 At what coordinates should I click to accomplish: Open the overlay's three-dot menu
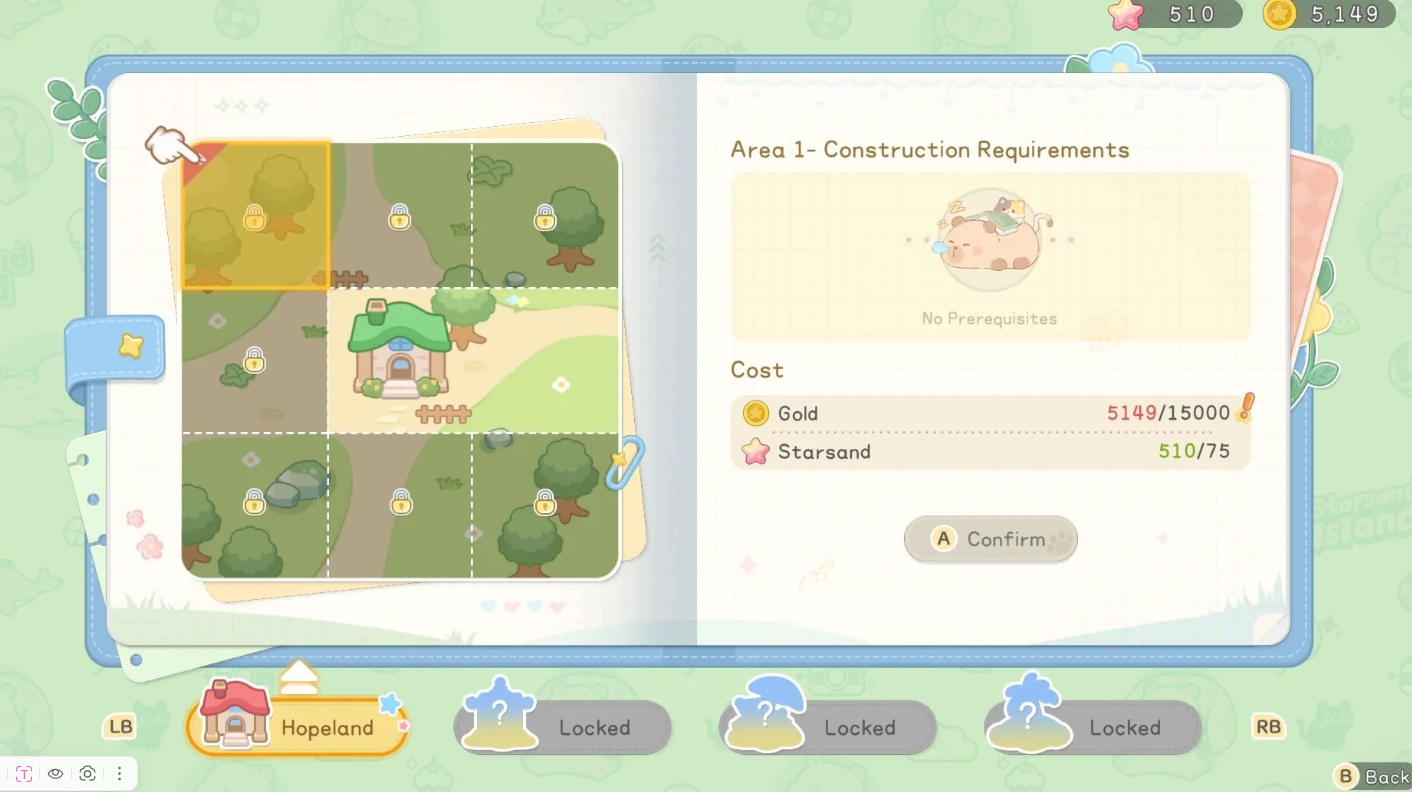click(x=119, y=774)
